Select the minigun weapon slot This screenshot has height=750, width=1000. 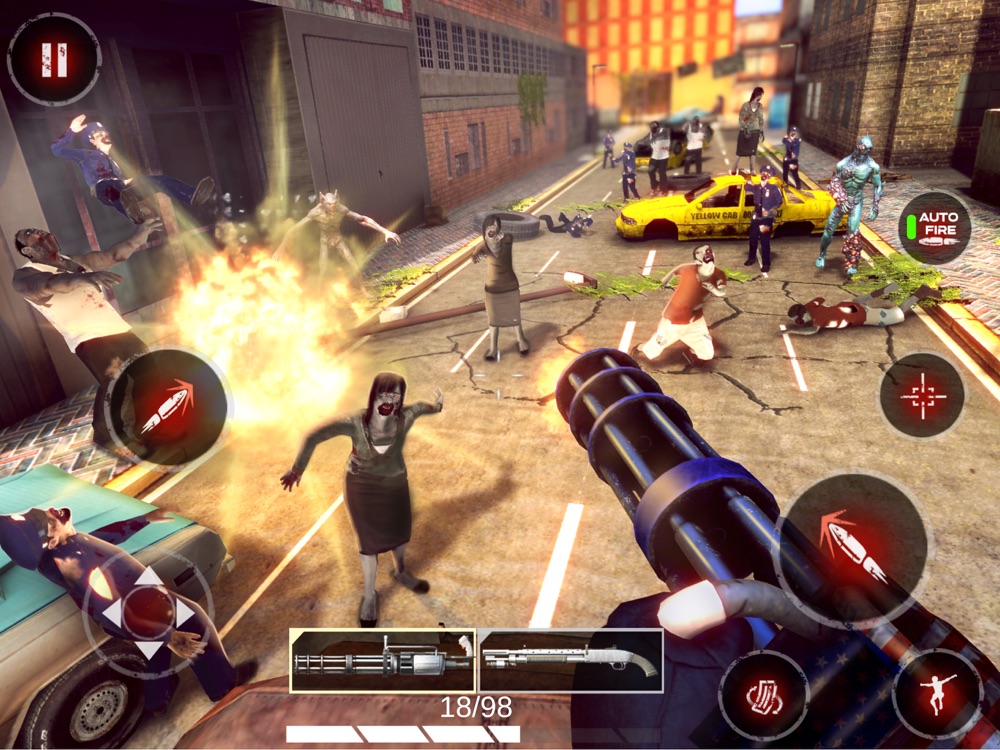(x=383, y=660)
